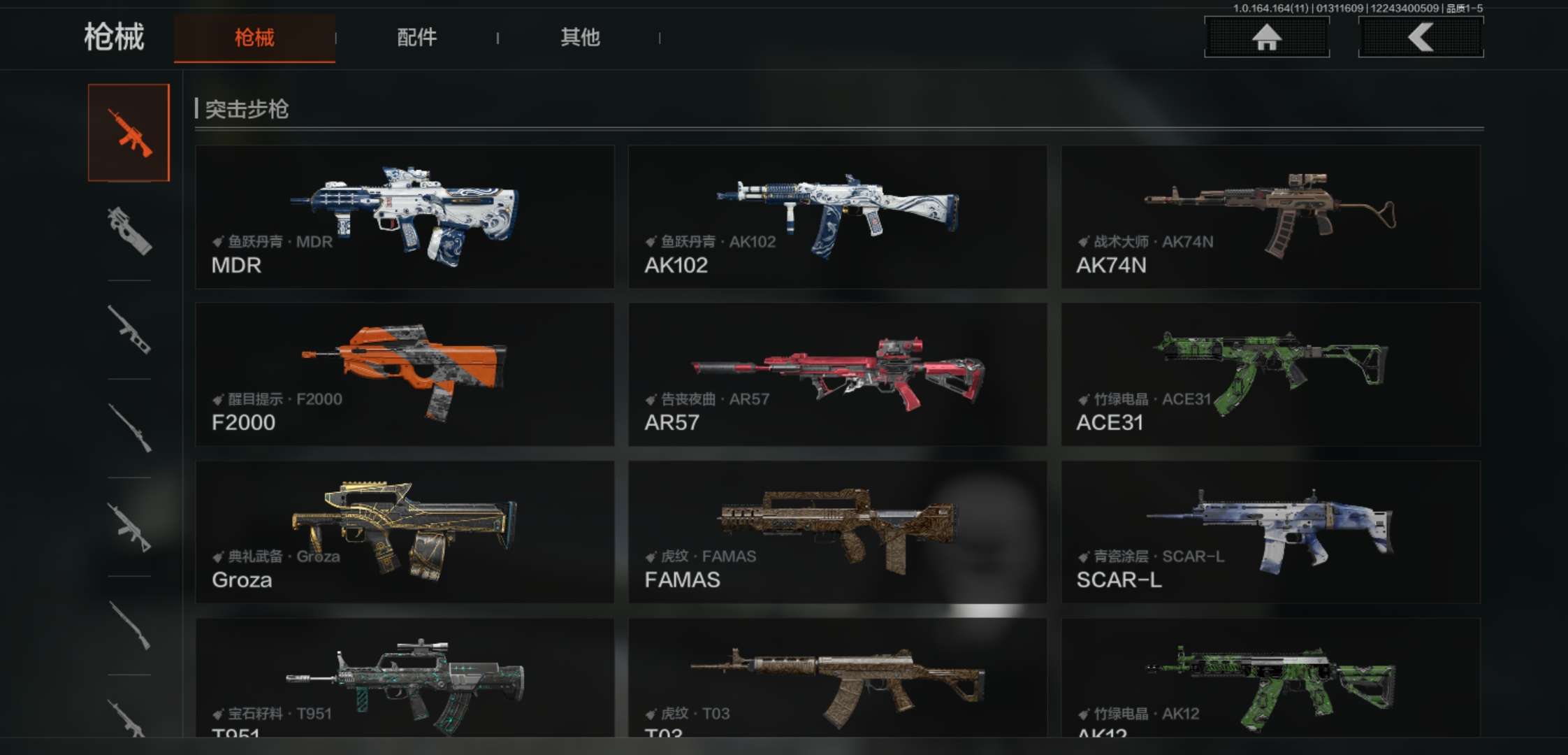Viewport: 1568px width, 755px height.
Task: Choose the orange F2000 card
Action: click(x=405, y=374)
